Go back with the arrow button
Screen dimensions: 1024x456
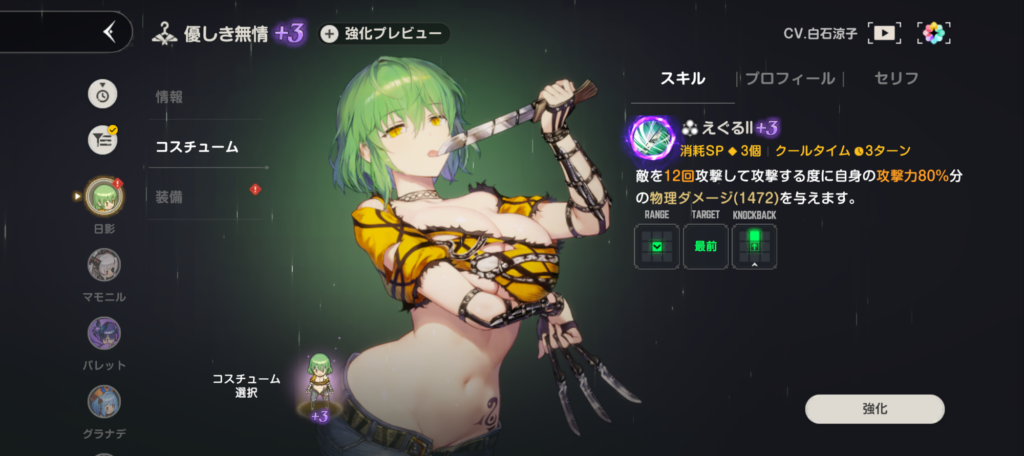pyautogui.click(x=109, y=32)
